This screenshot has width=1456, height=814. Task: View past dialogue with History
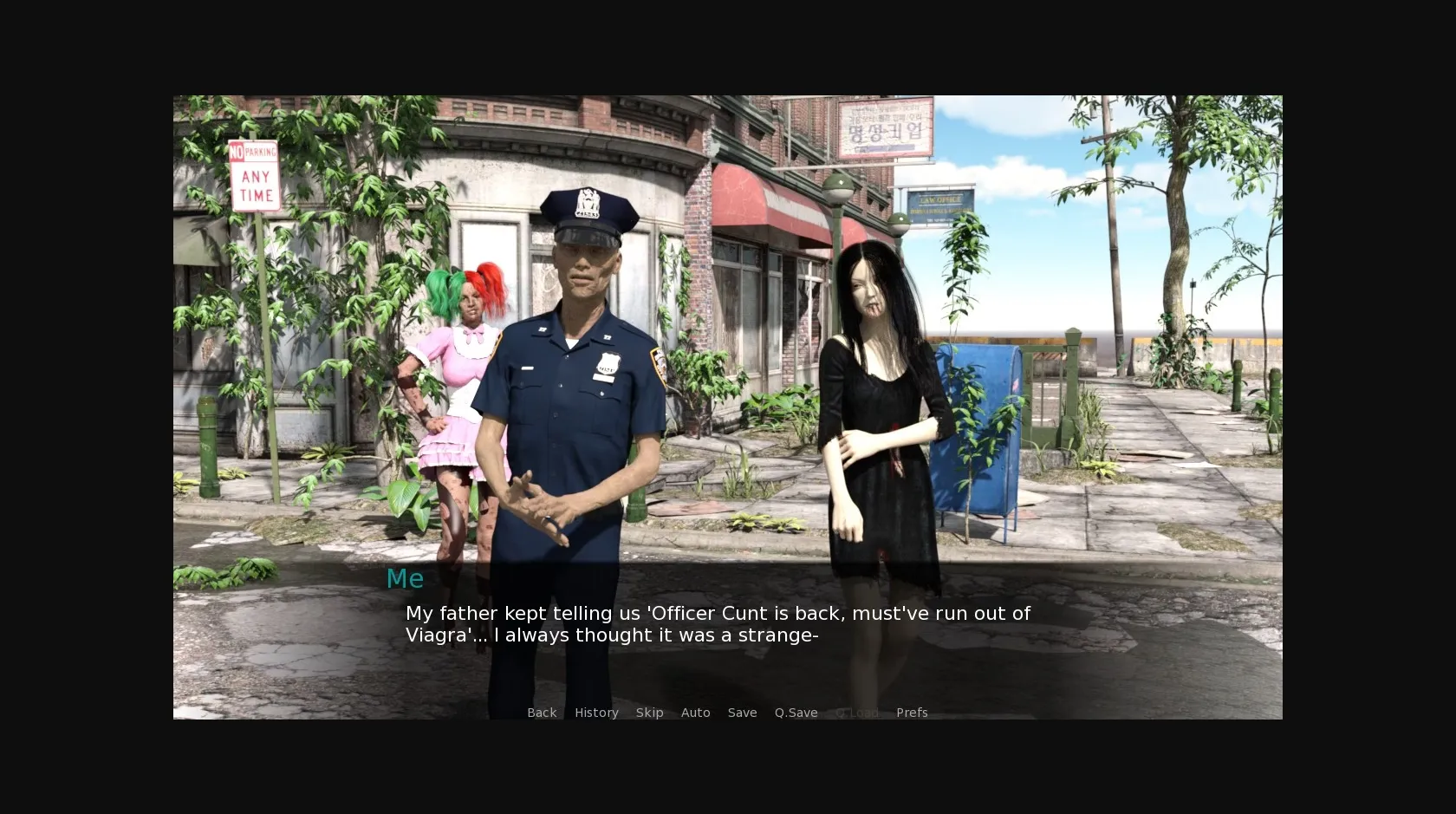point(596,713)
